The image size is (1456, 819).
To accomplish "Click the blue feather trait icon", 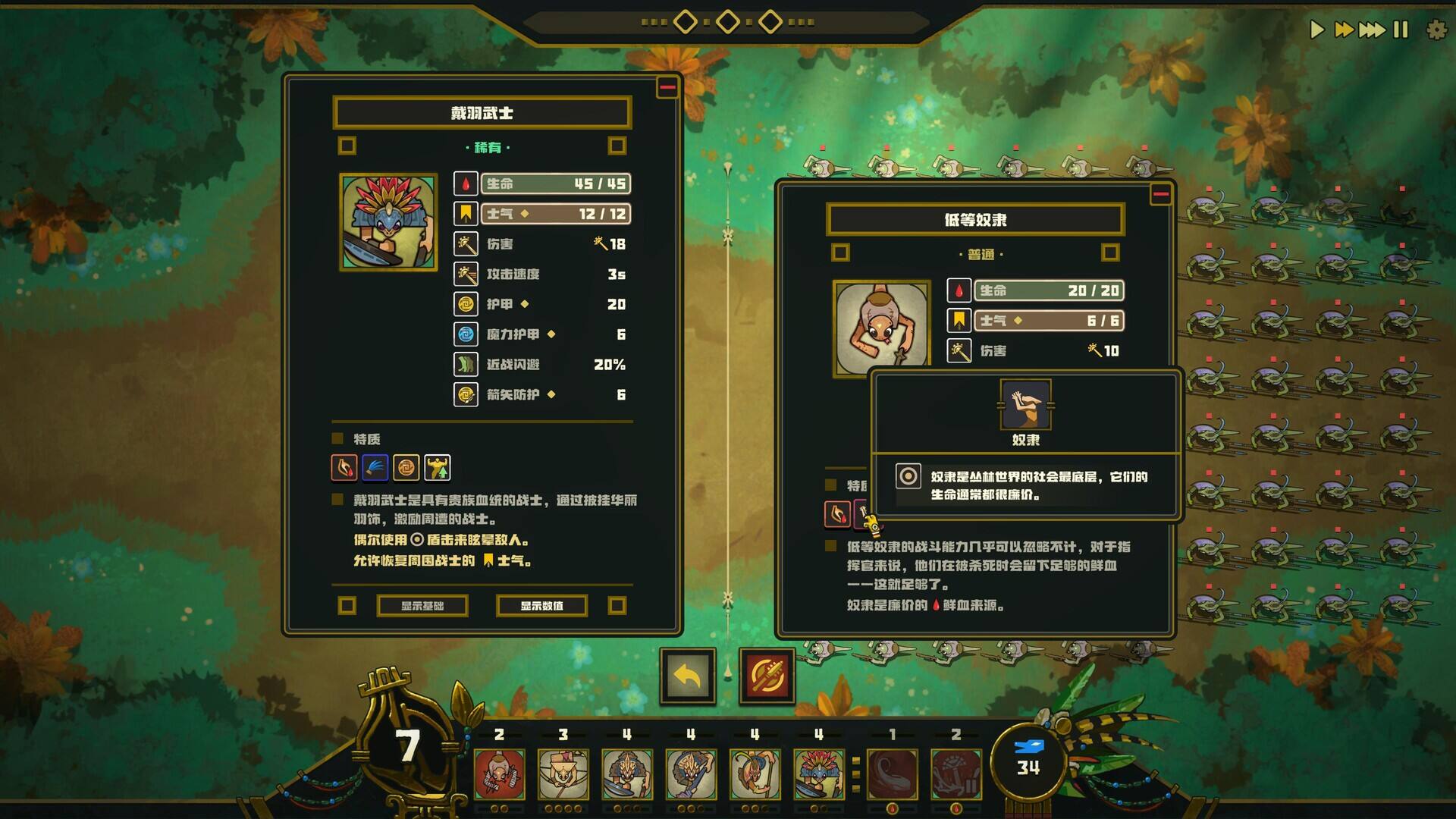I will (373, 467).
